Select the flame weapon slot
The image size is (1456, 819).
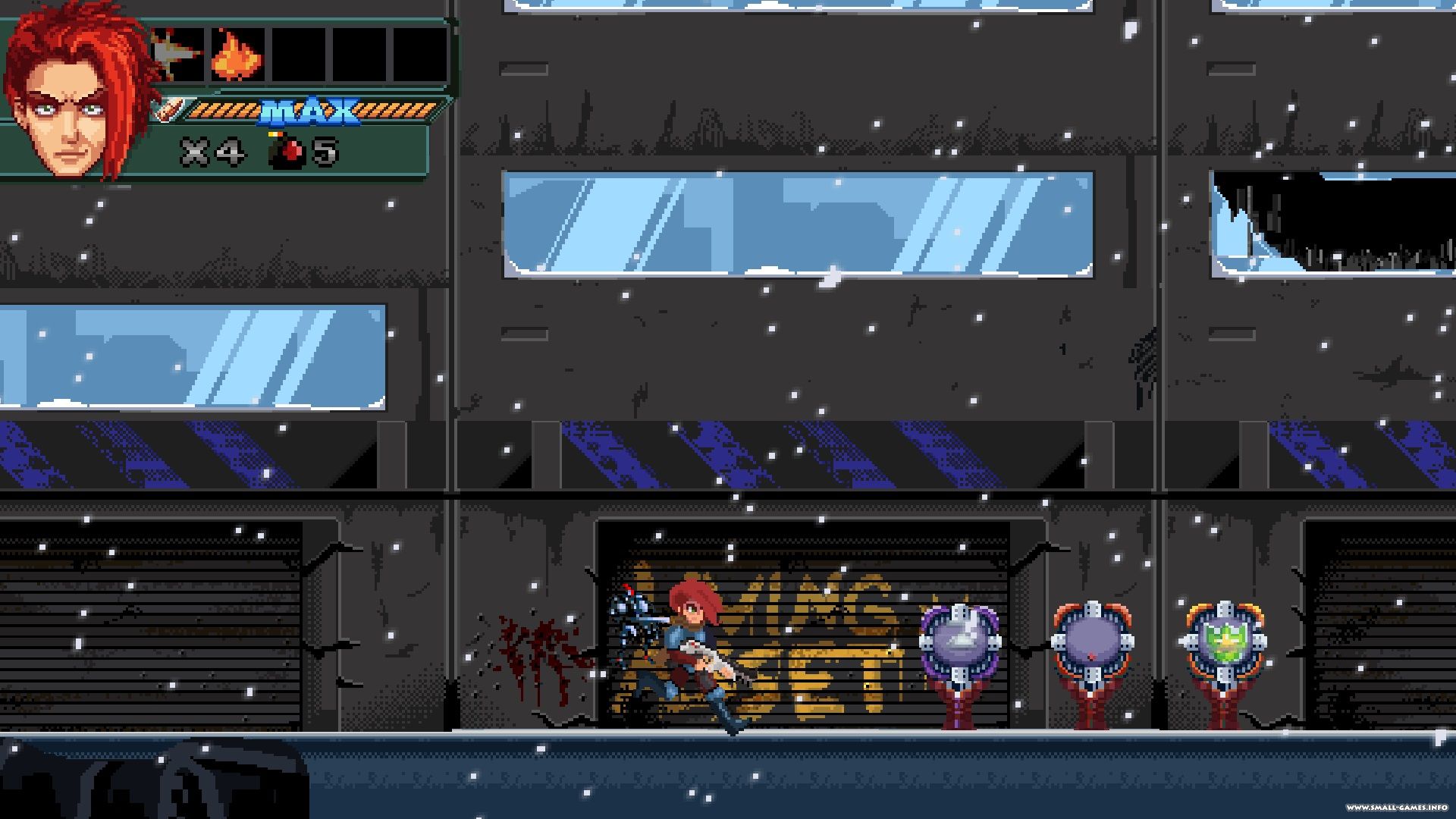point(237,56)
